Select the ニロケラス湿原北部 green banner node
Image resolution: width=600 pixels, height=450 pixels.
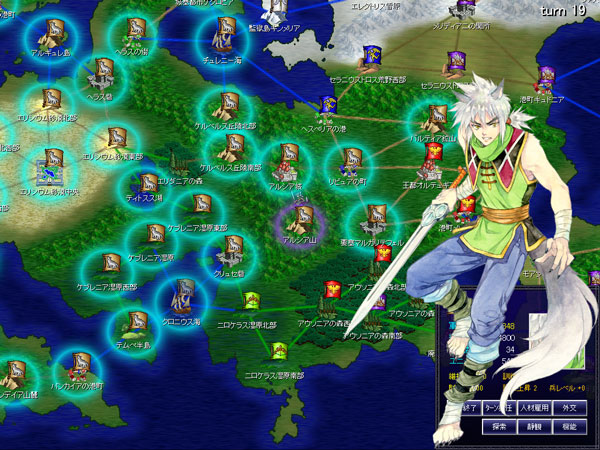click(x=252, y=299)
